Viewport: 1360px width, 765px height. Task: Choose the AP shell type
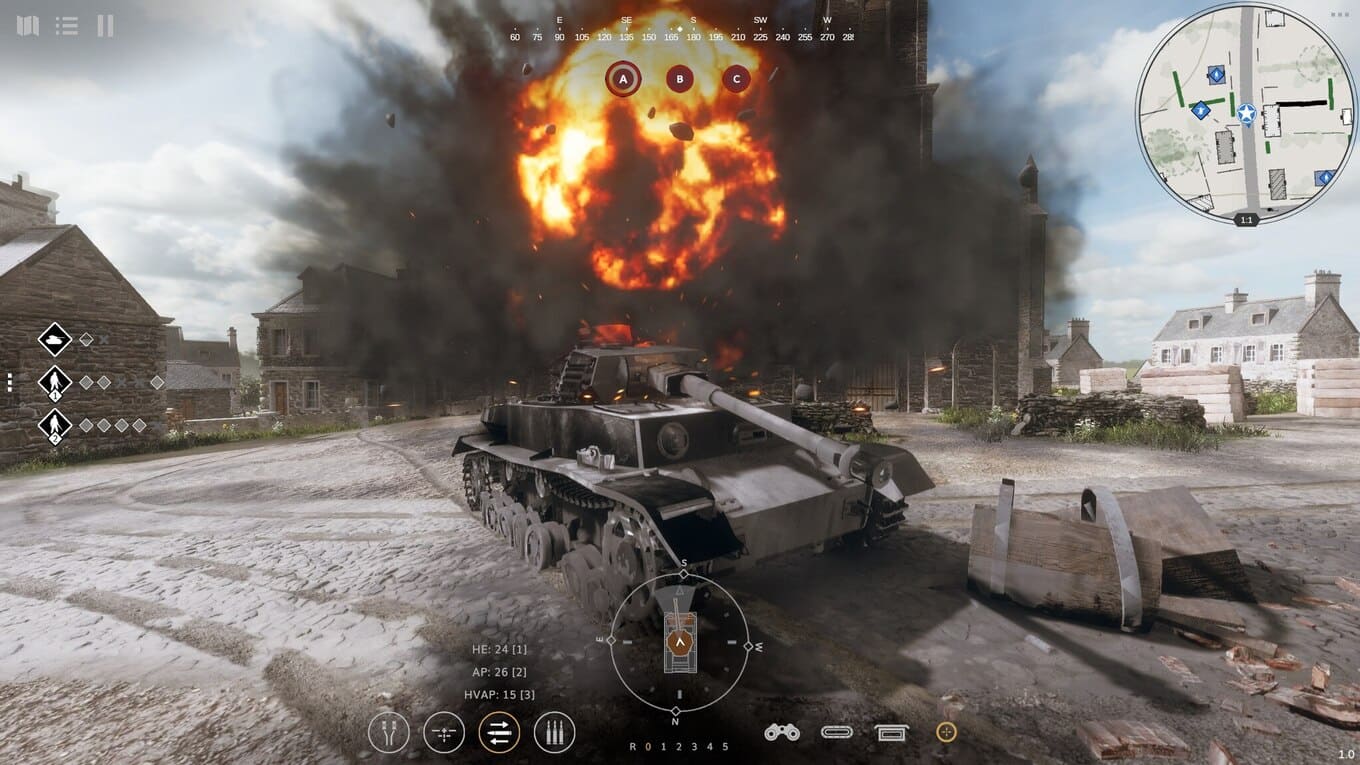[x=498, y=672]
